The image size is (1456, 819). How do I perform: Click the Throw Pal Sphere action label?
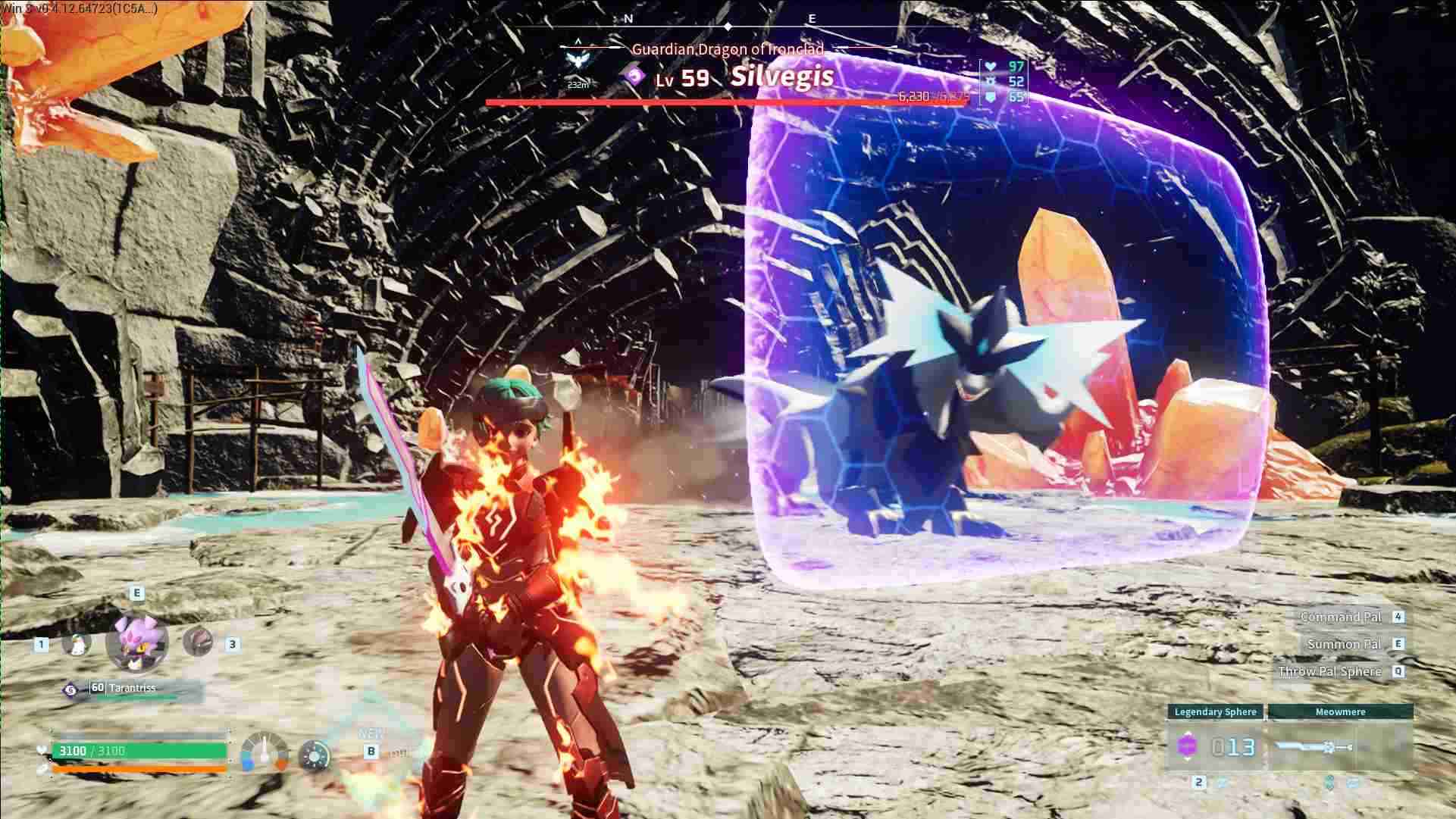(1329, 671)
